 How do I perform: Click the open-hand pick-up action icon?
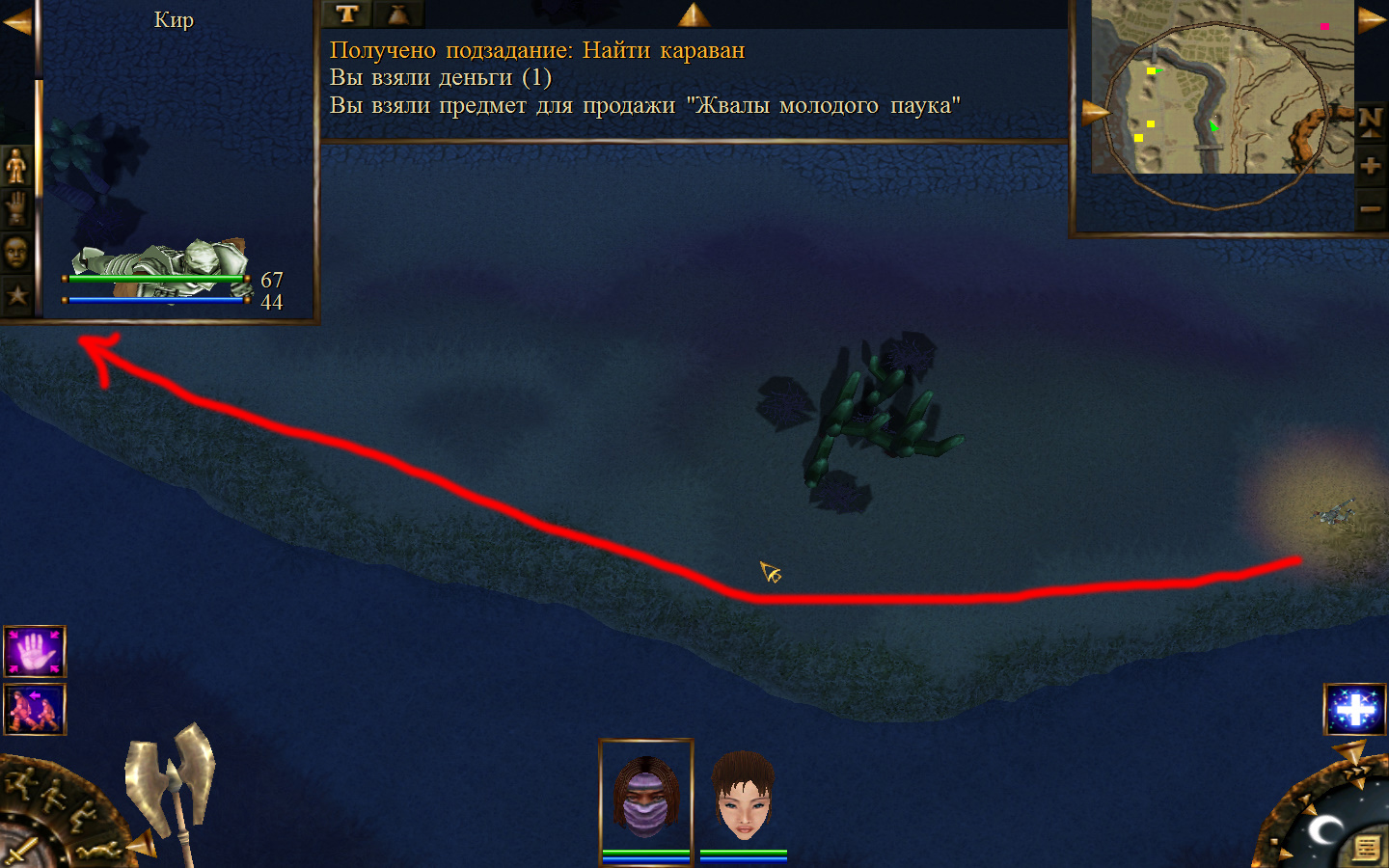35,652
